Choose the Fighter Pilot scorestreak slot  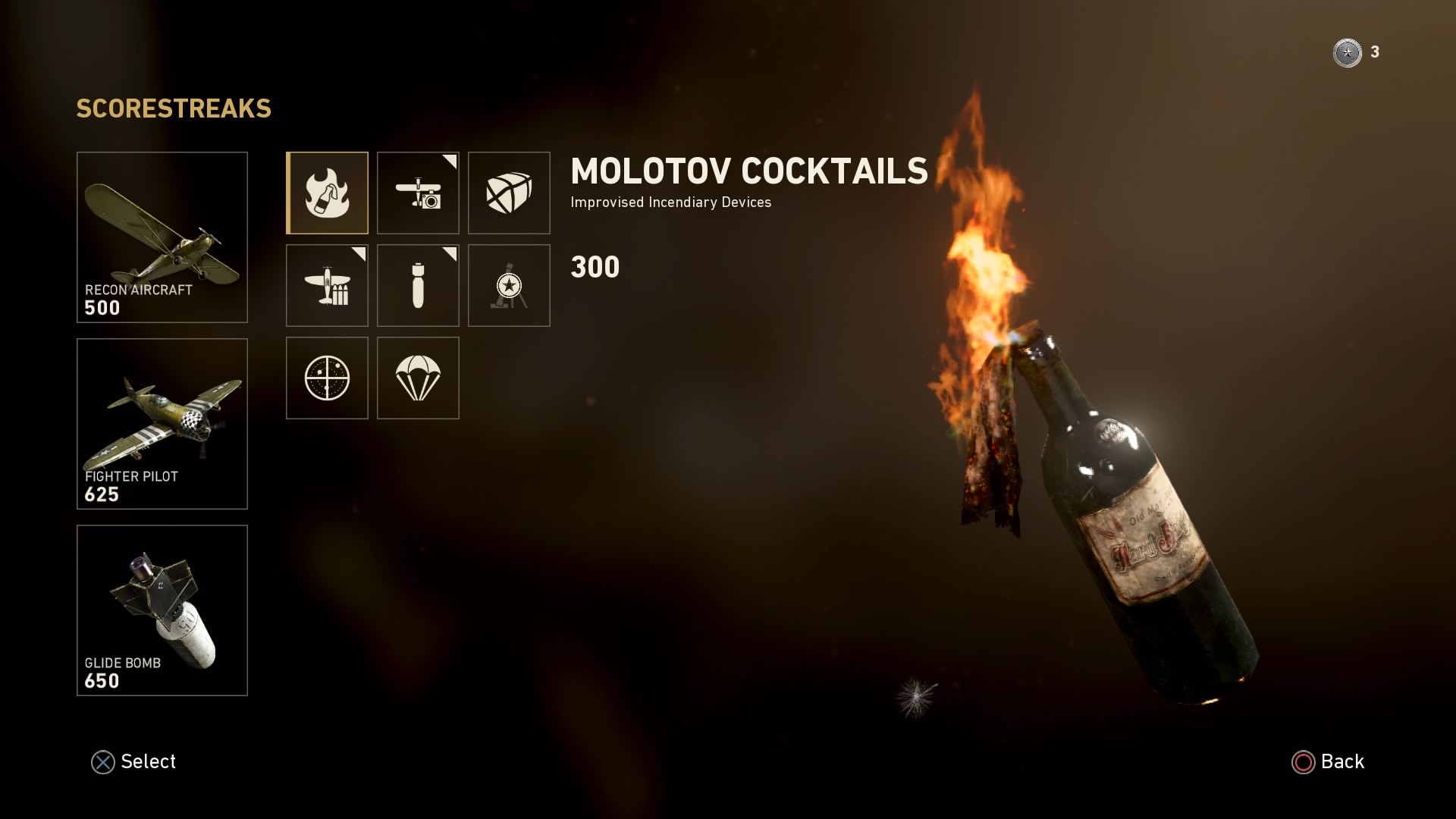[162, 424]
